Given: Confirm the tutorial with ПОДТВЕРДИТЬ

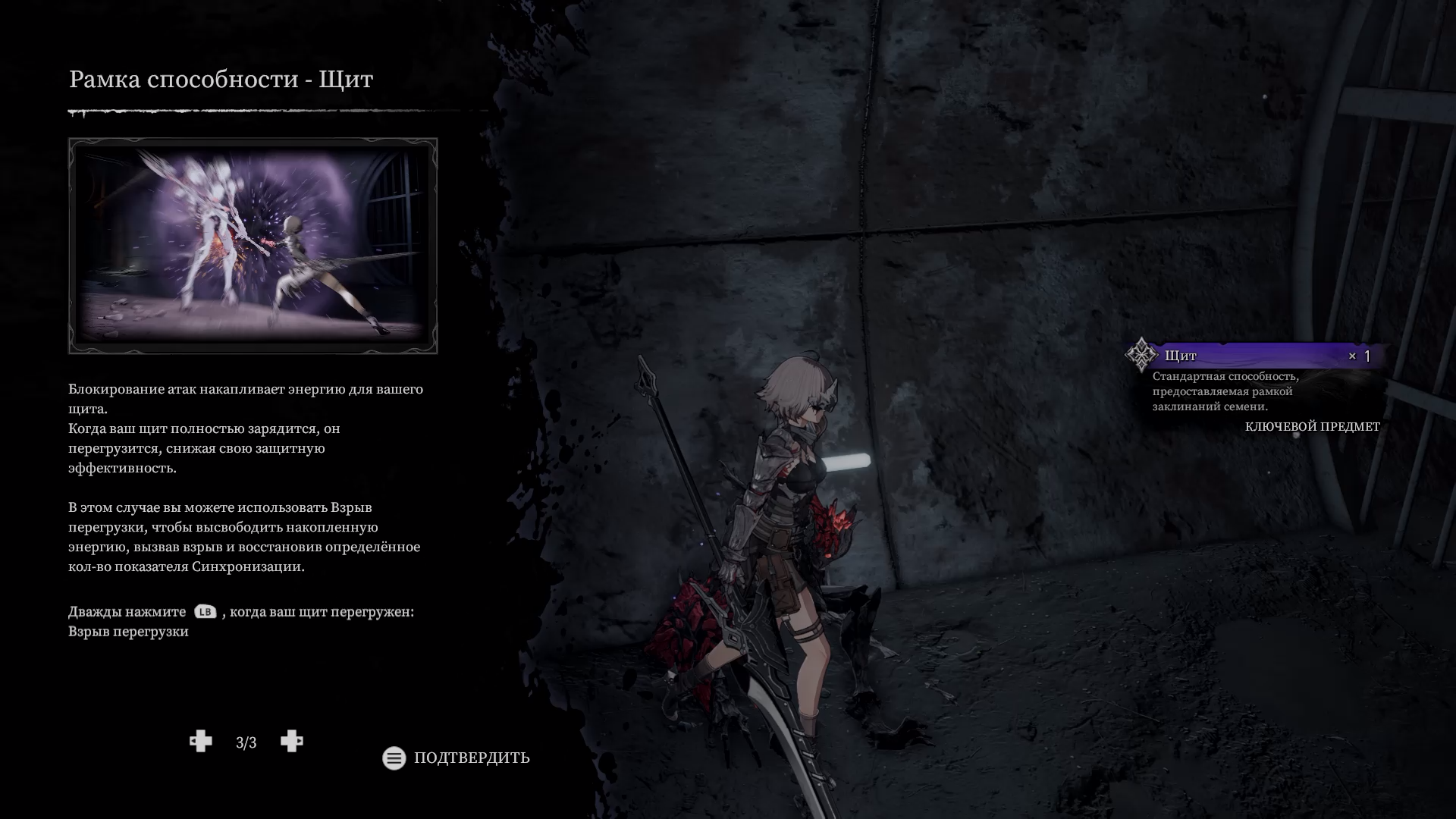Looking at the screenshot, I should (457, 758).
